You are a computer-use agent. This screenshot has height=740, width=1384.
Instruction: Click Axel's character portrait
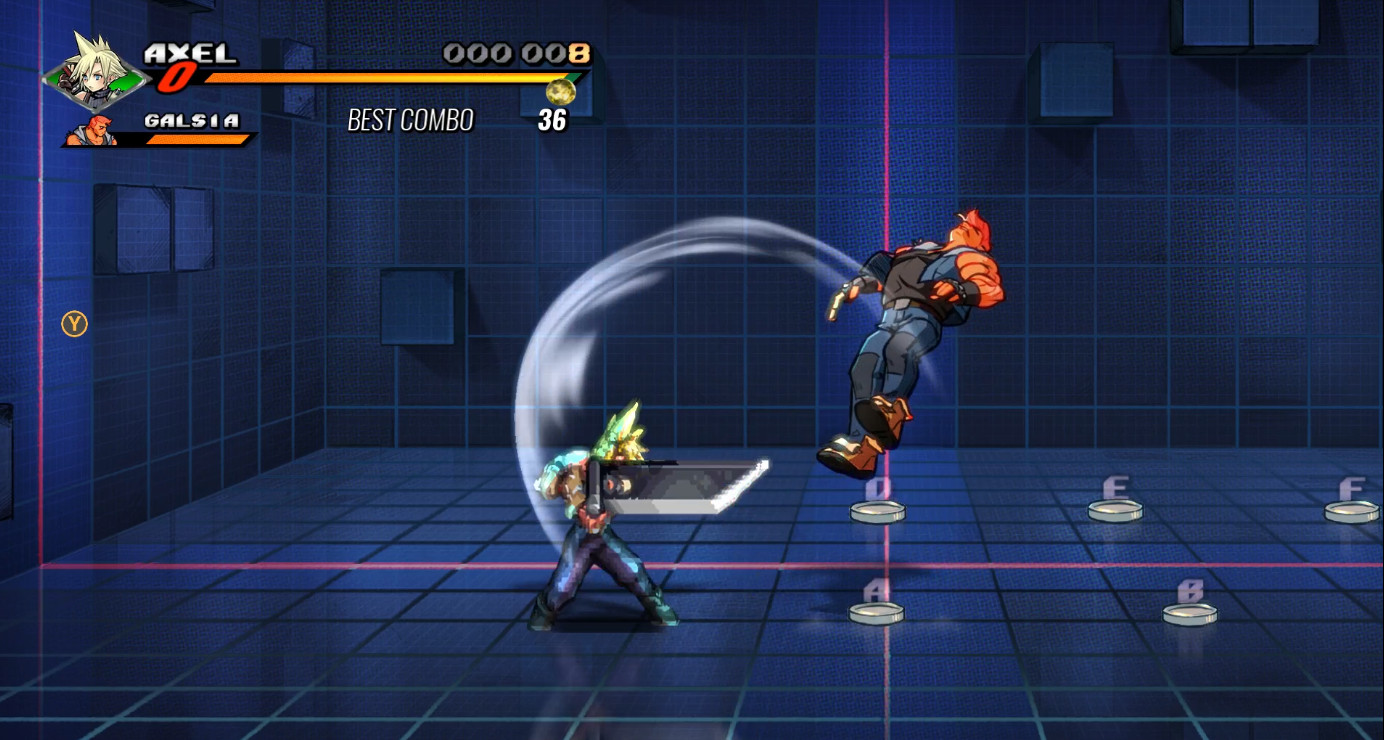(92, 70)
